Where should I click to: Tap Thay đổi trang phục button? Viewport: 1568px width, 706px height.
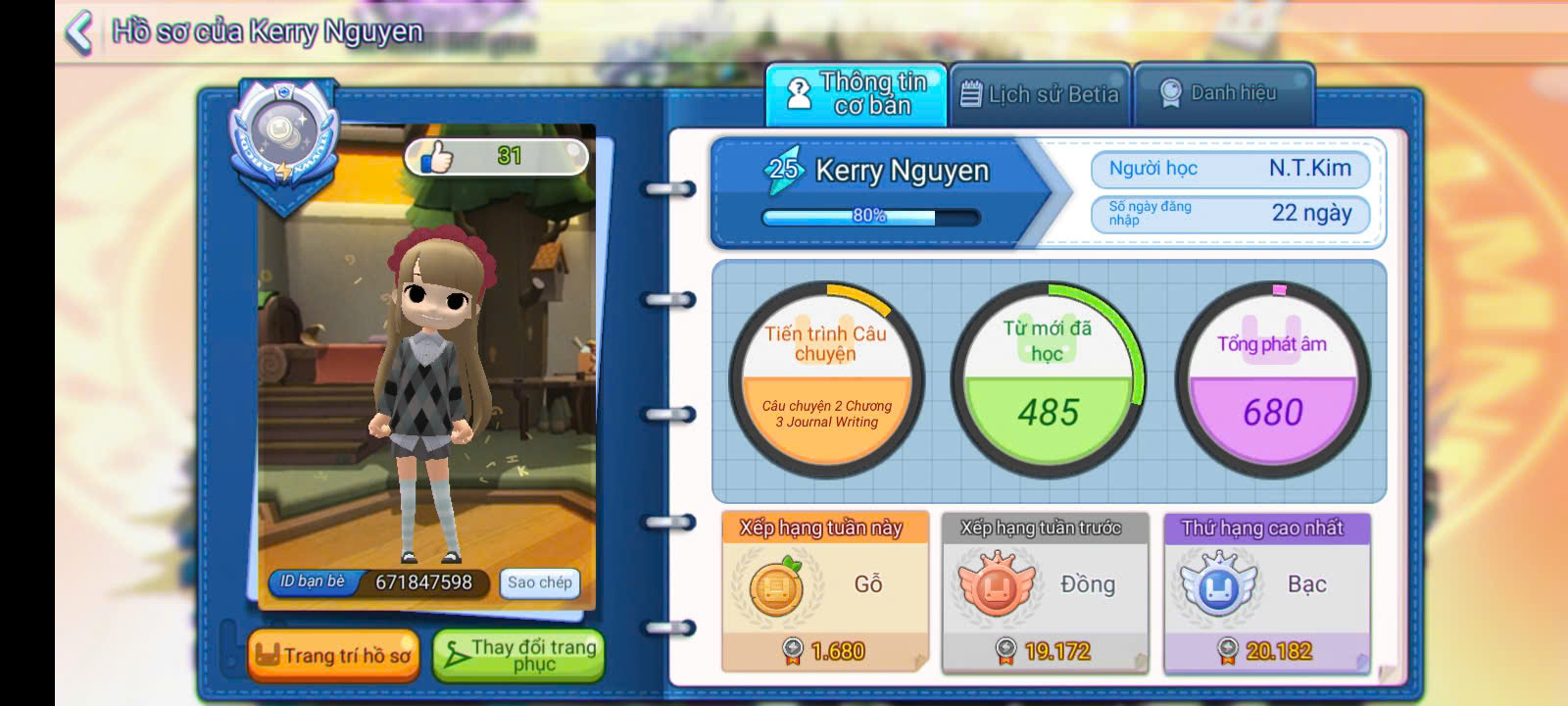(518, 655)
